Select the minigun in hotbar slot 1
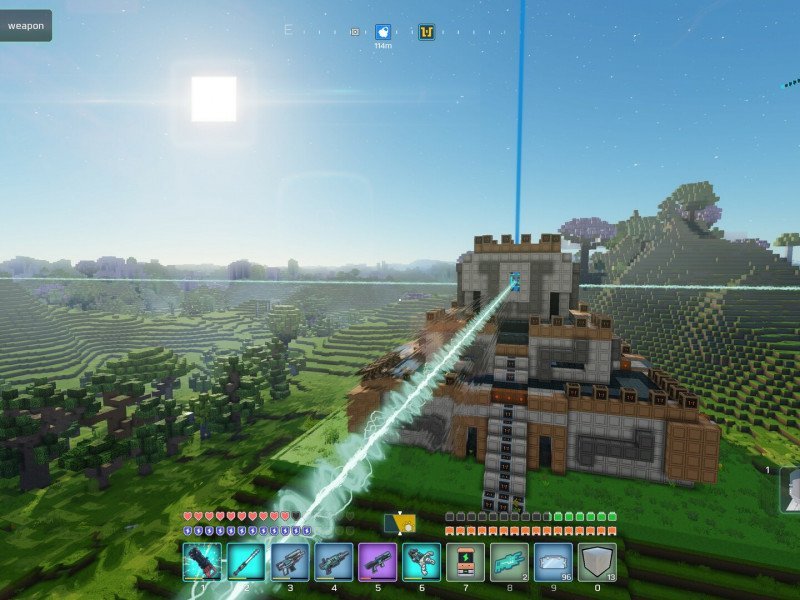The height and width of the screenshot is (600, 800). tap(202, 562)
